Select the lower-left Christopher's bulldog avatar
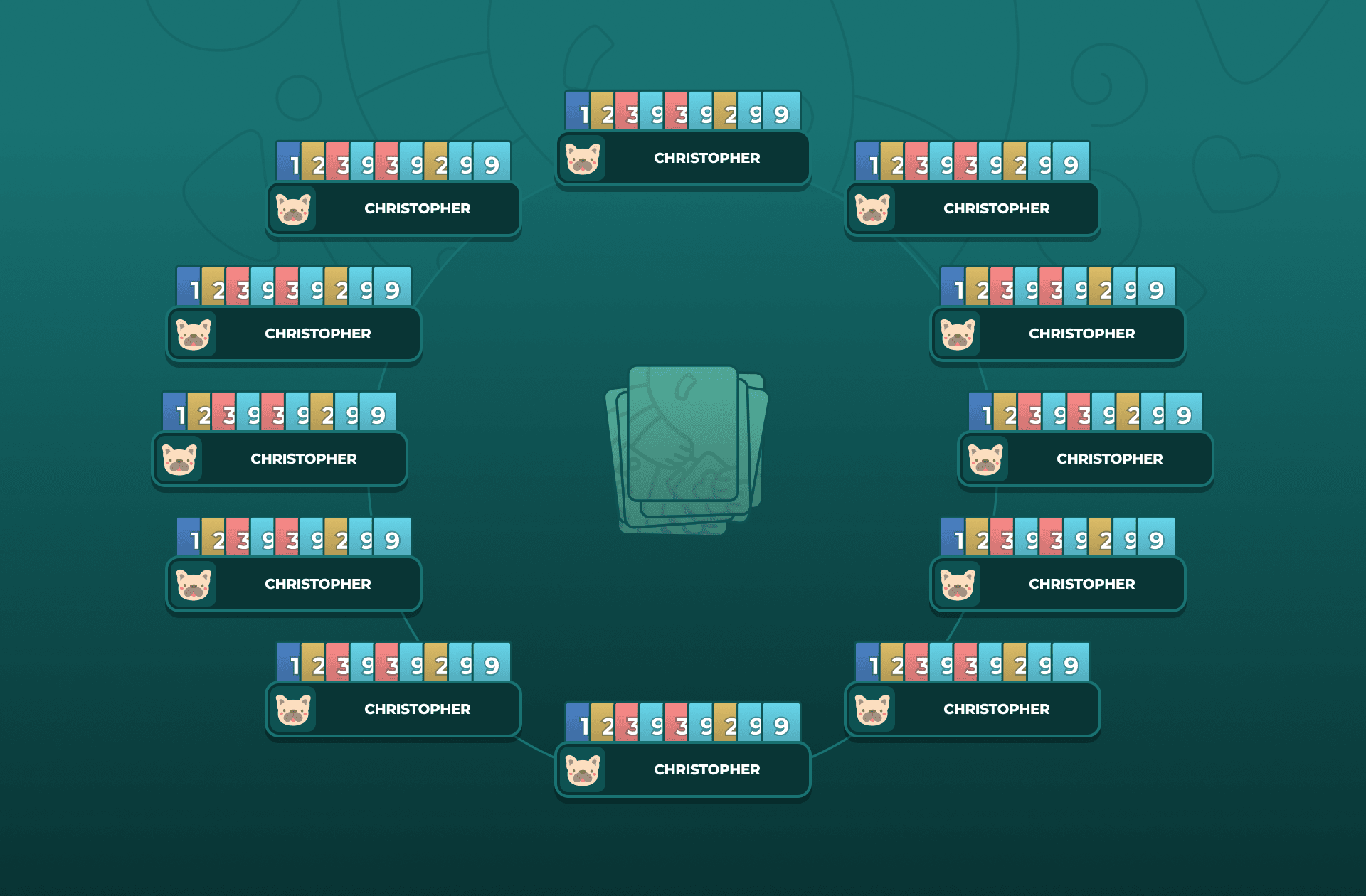1366x896 pixels. (x=295, y=709)
